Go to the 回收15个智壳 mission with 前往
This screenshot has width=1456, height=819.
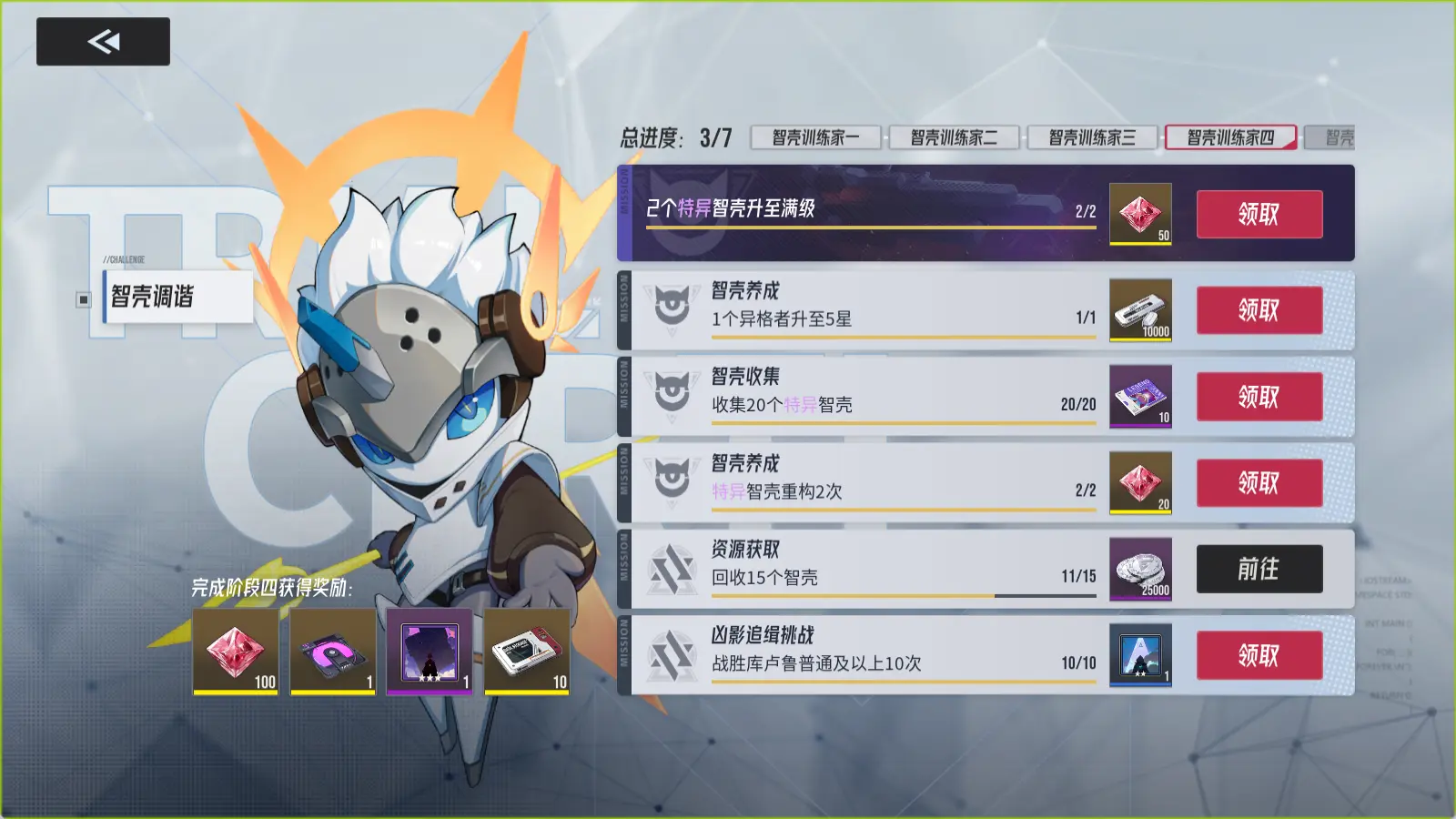[1259, 569]
